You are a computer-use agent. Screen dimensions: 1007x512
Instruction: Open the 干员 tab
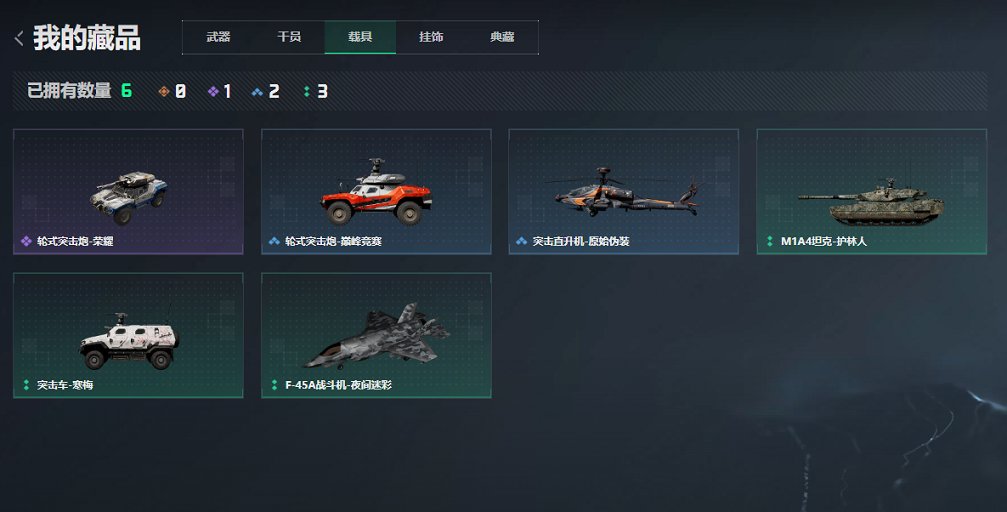289,37
